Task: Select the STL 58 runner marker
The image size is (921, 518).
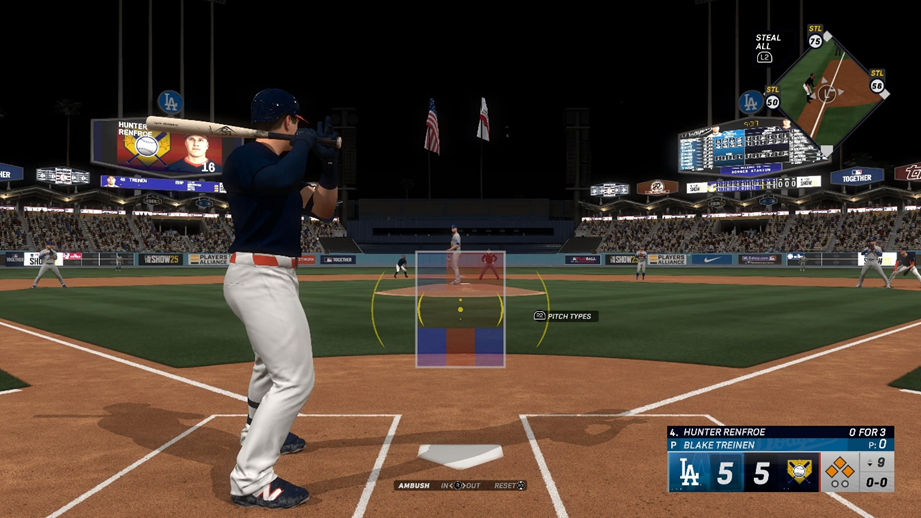Action: point(877,83)
